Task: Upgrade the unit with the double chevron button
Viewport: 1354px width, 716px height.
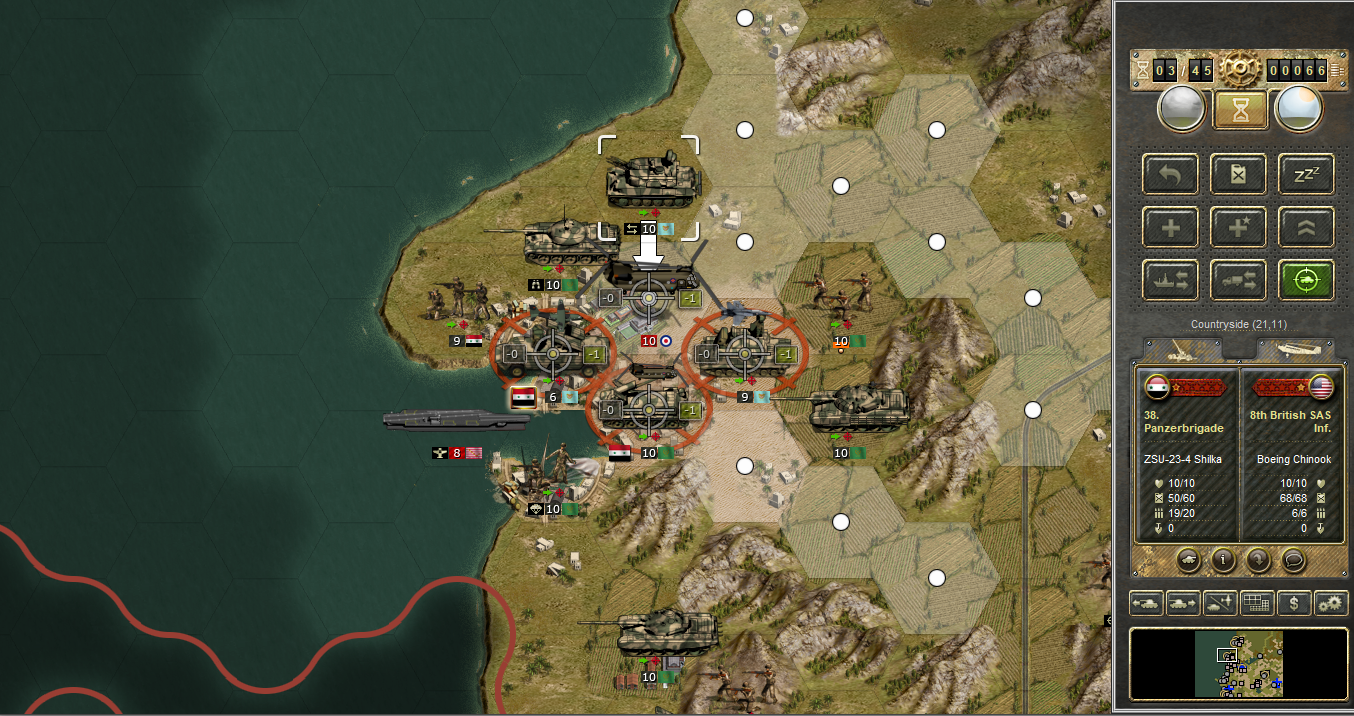Action: coord(1306,227)
